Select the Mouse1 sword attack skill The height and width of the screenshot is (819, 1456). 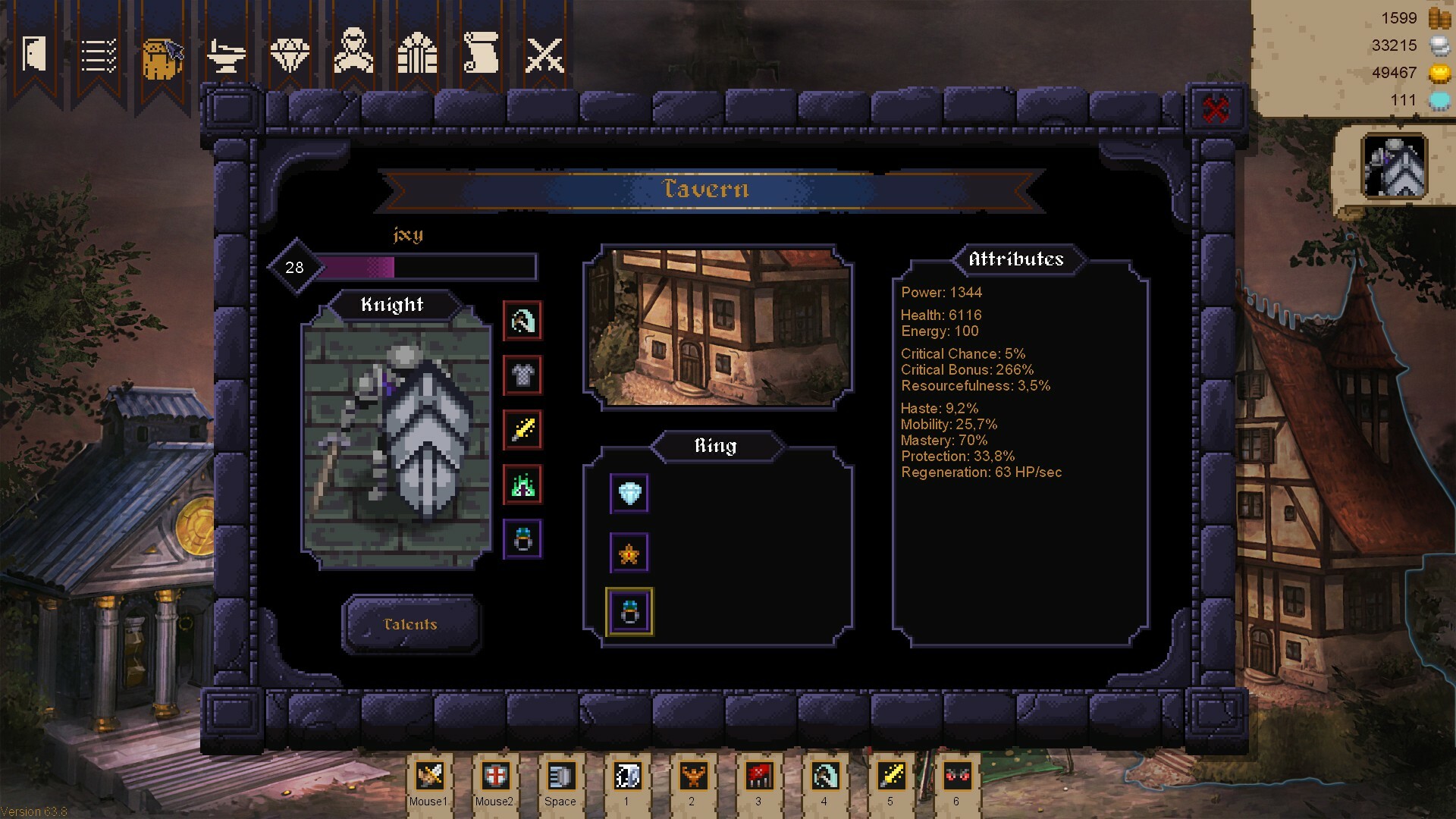(429, 776)
